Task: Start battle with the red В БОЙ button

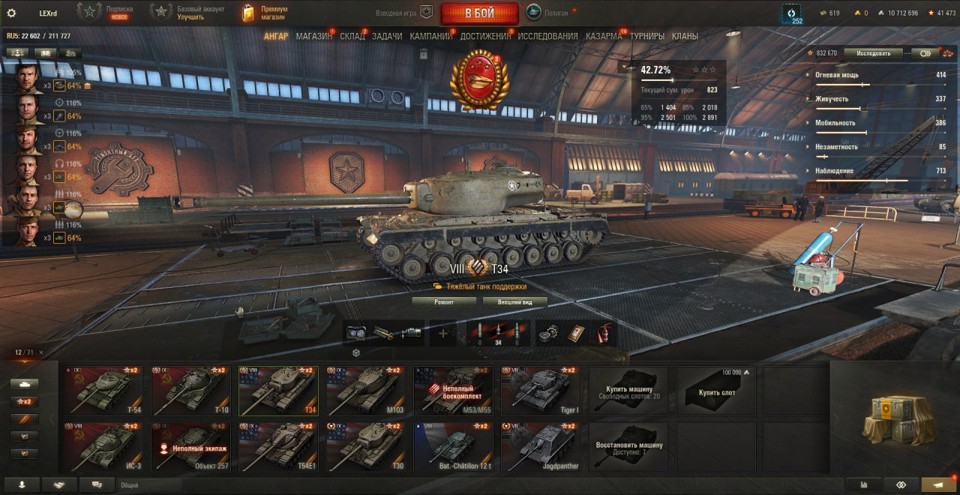Action: coord(479,13)
